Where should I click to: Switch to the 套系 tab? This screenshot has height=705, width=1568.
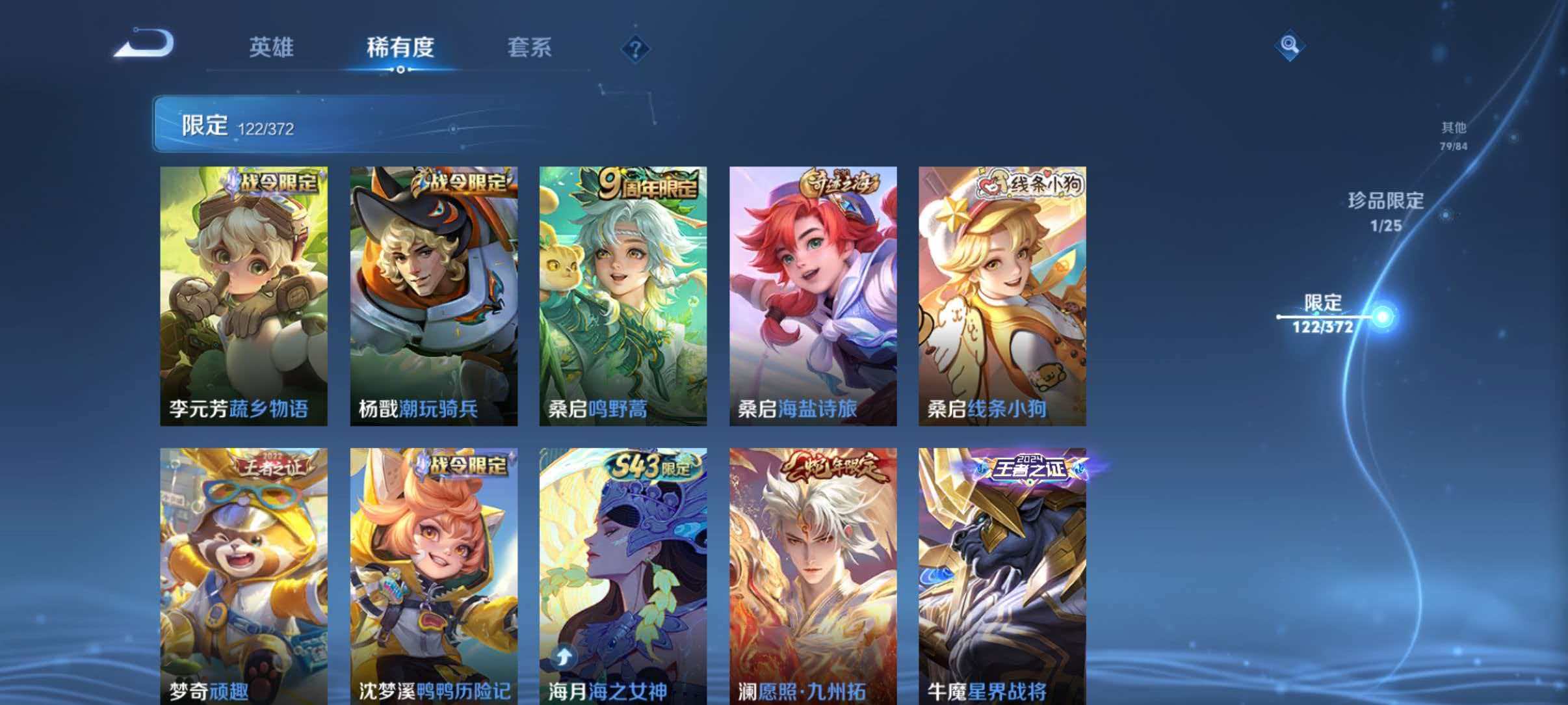point(531,47)
